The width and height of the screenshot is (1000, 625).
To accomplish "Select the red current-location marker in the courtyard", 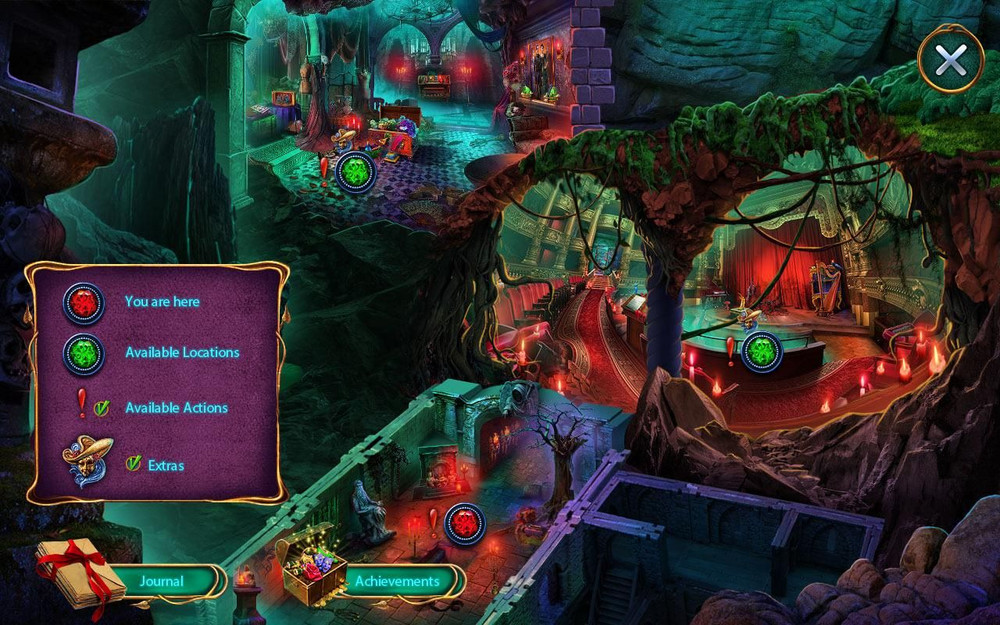I will click(x=465, y=523).
